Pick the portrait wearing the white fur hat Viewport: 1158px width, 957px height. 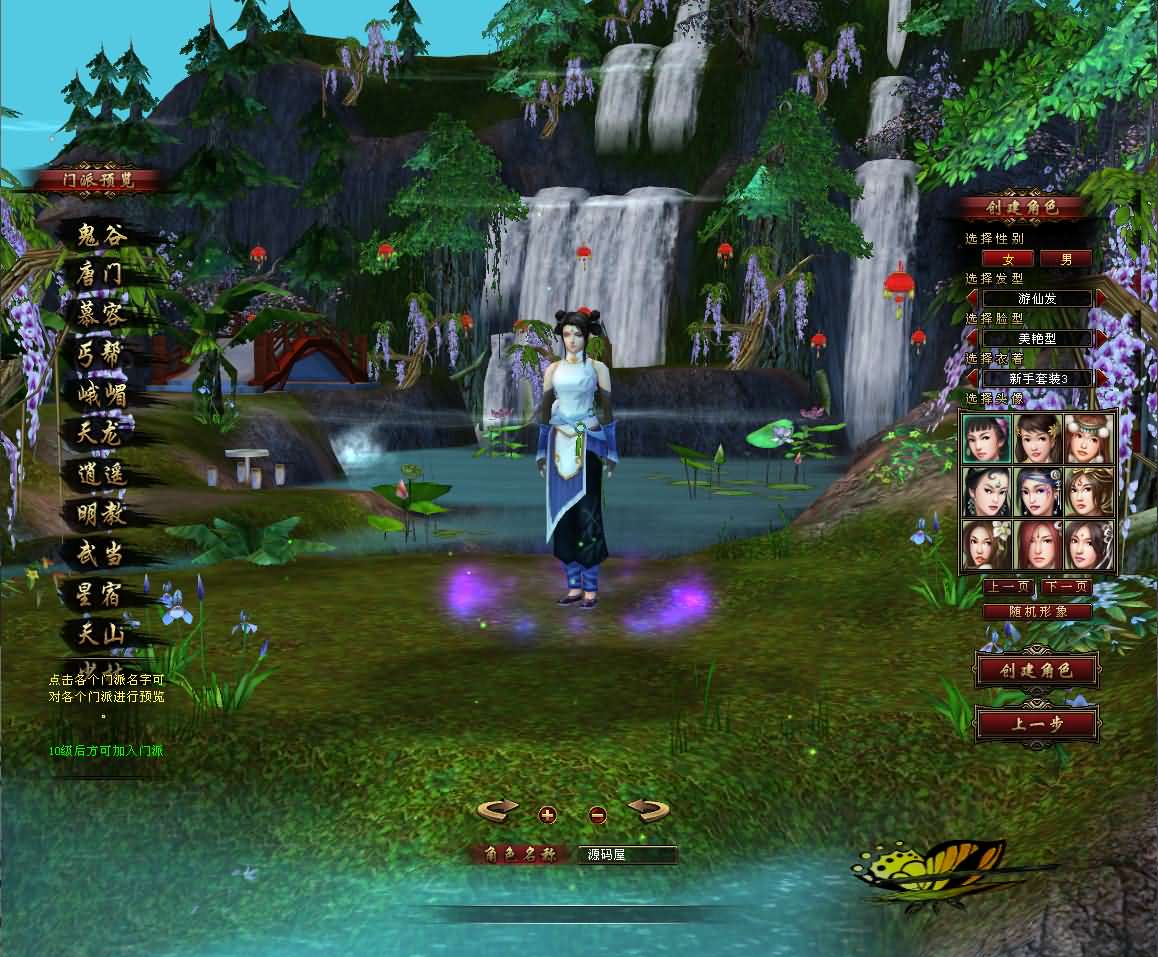point(1089,439)
